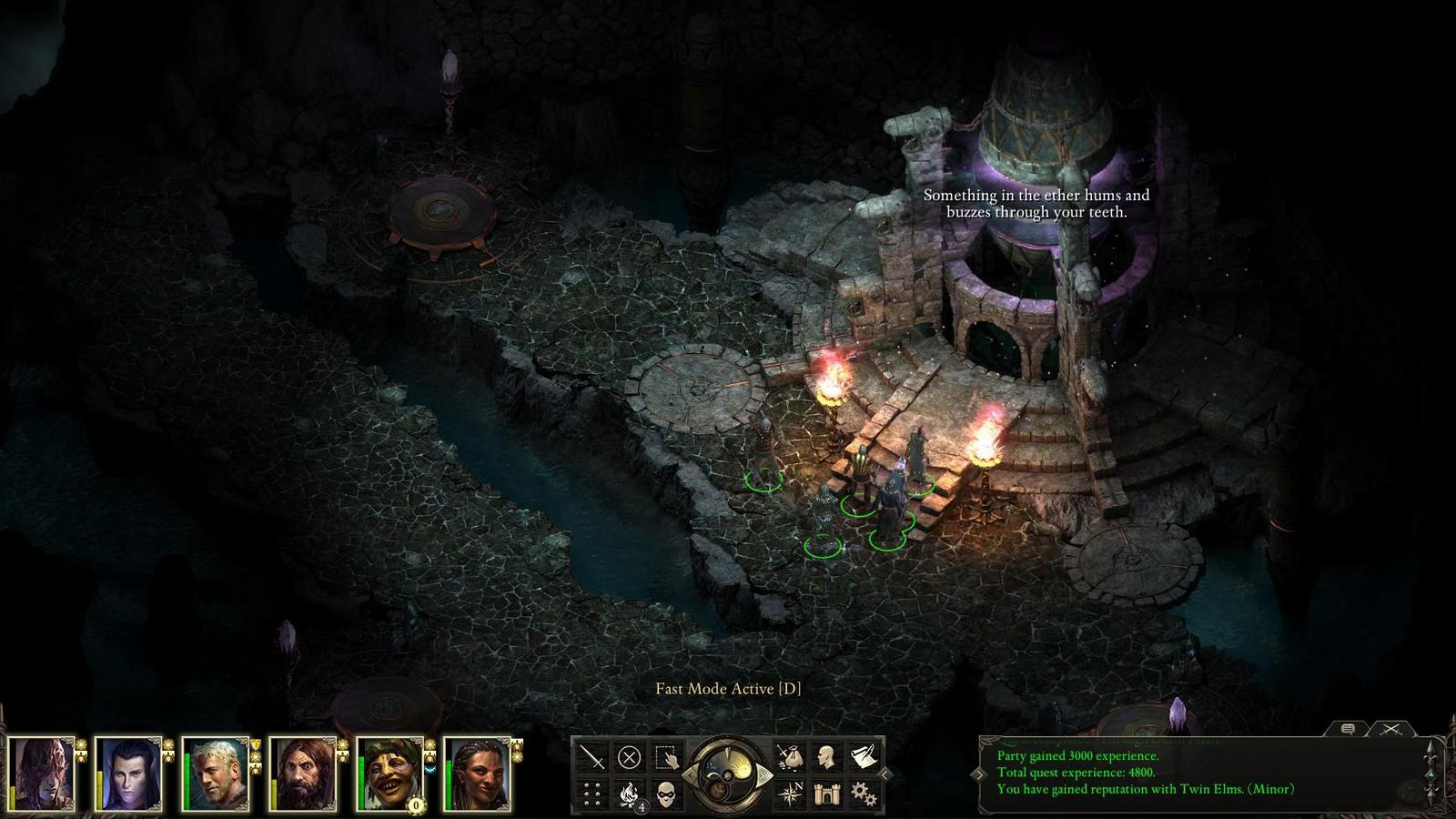
Task: Cancel current action with the X button
Action: pos(629,757)
